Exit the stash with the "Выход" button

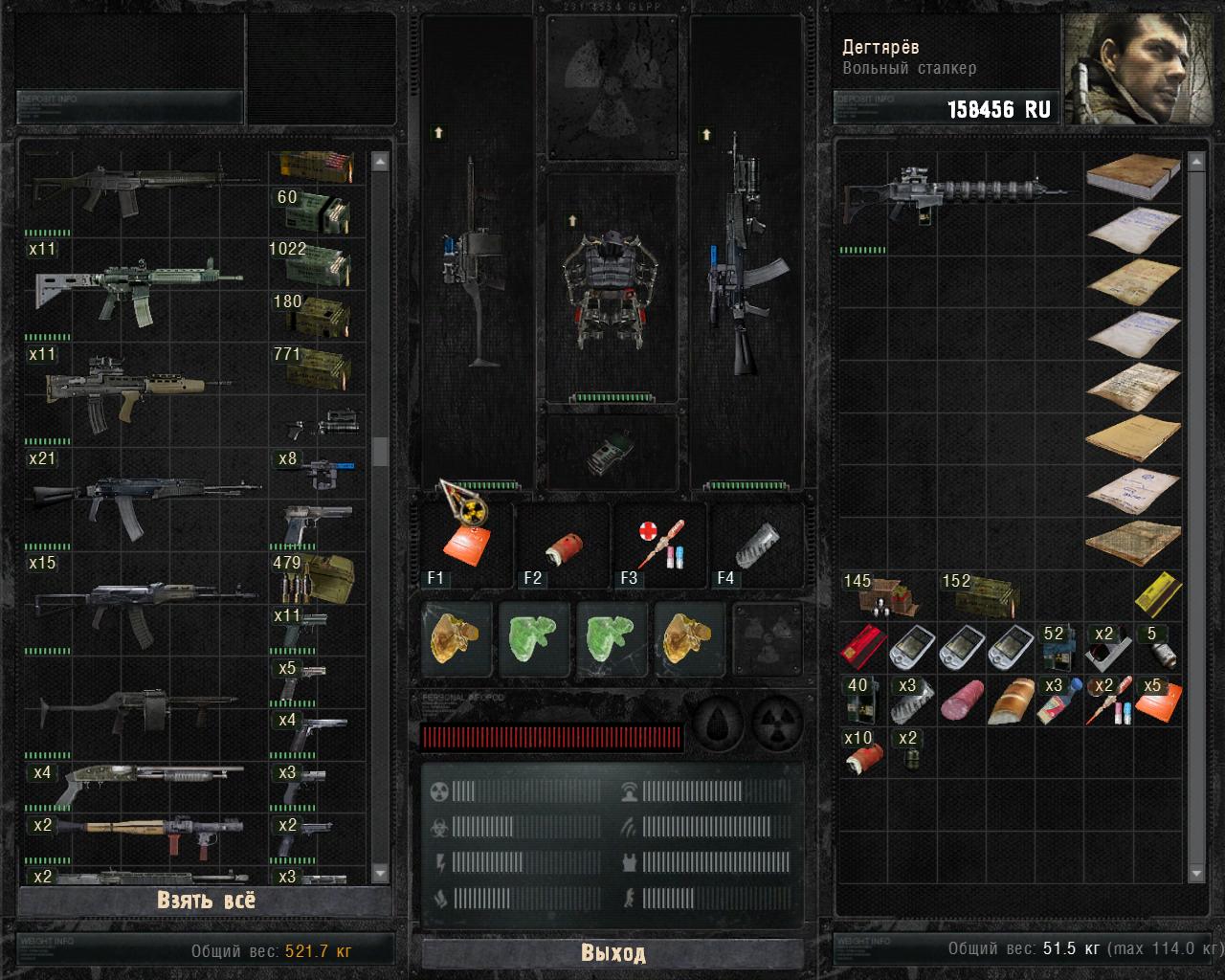coord(612,953)
